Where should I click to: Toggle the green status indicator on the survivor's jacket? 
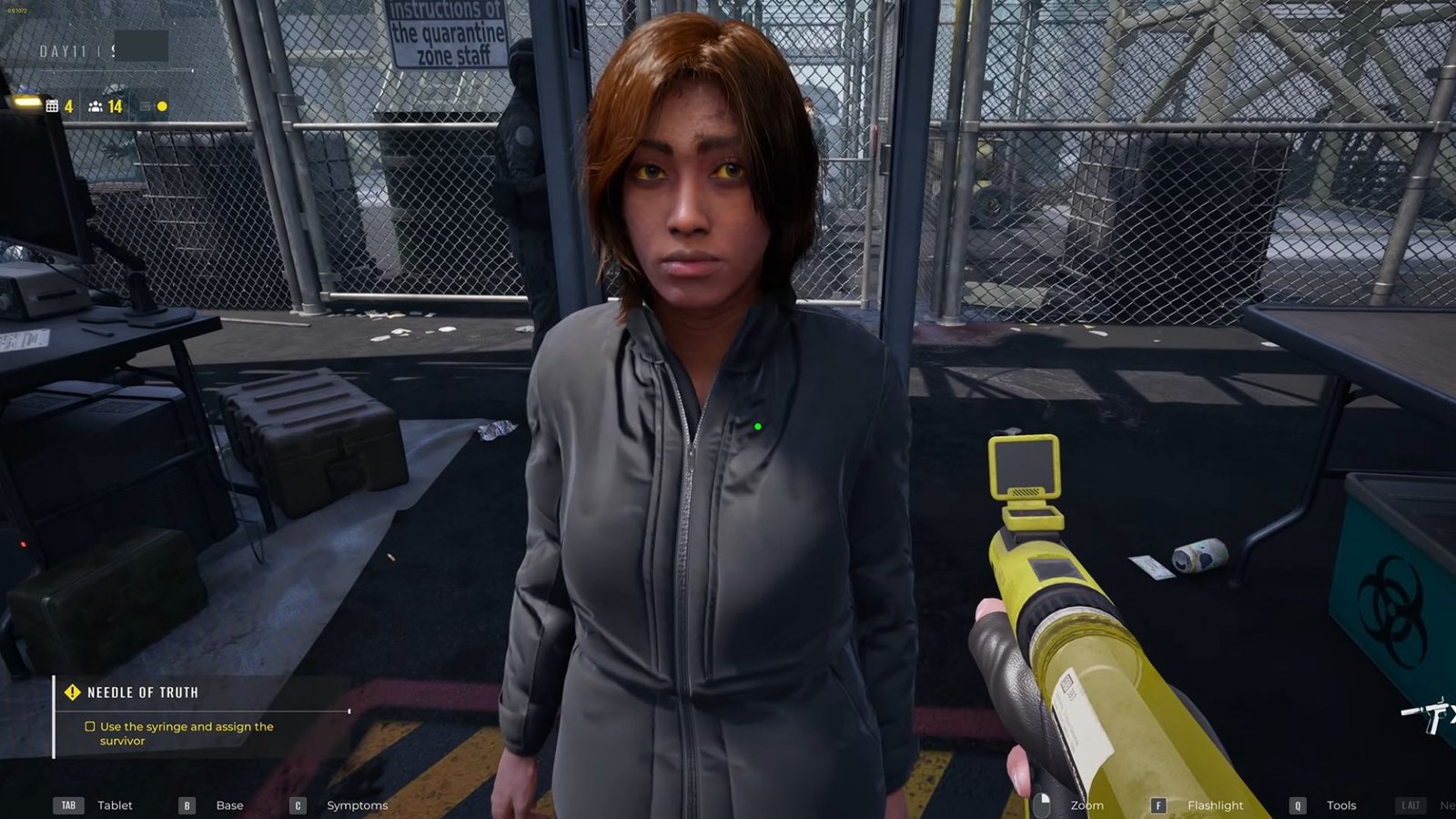pos(759,424)
